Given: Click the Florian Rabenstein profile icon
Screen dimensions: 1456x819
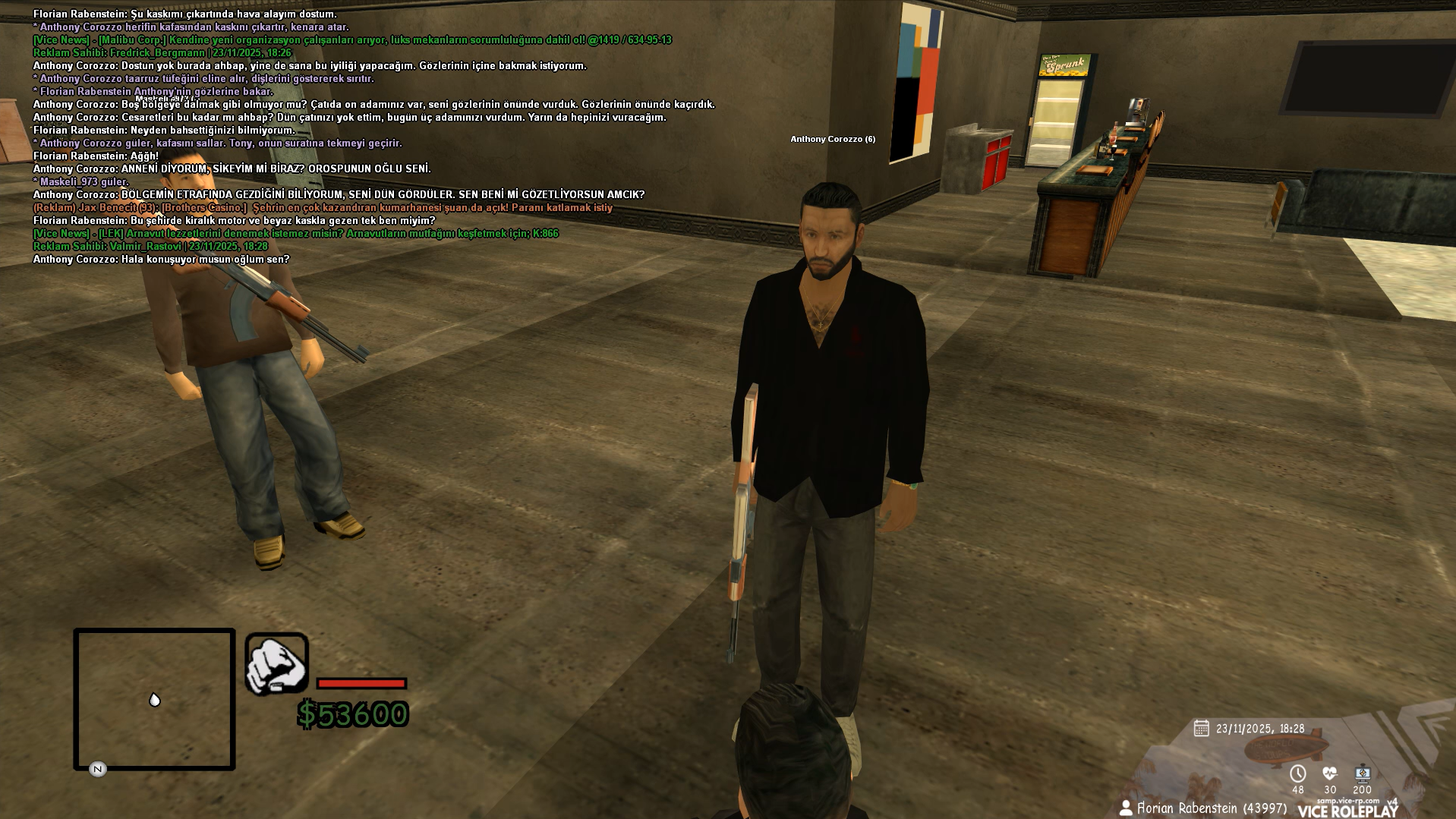Looking at the screenshot, I should [x=1126, y=808].
